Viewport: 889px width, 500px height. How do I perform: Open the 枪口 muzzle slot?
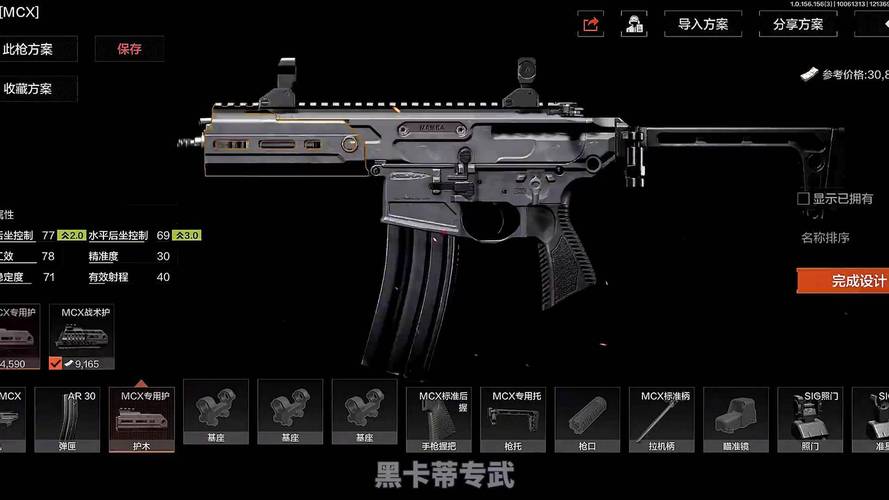[x=587, y=415]
